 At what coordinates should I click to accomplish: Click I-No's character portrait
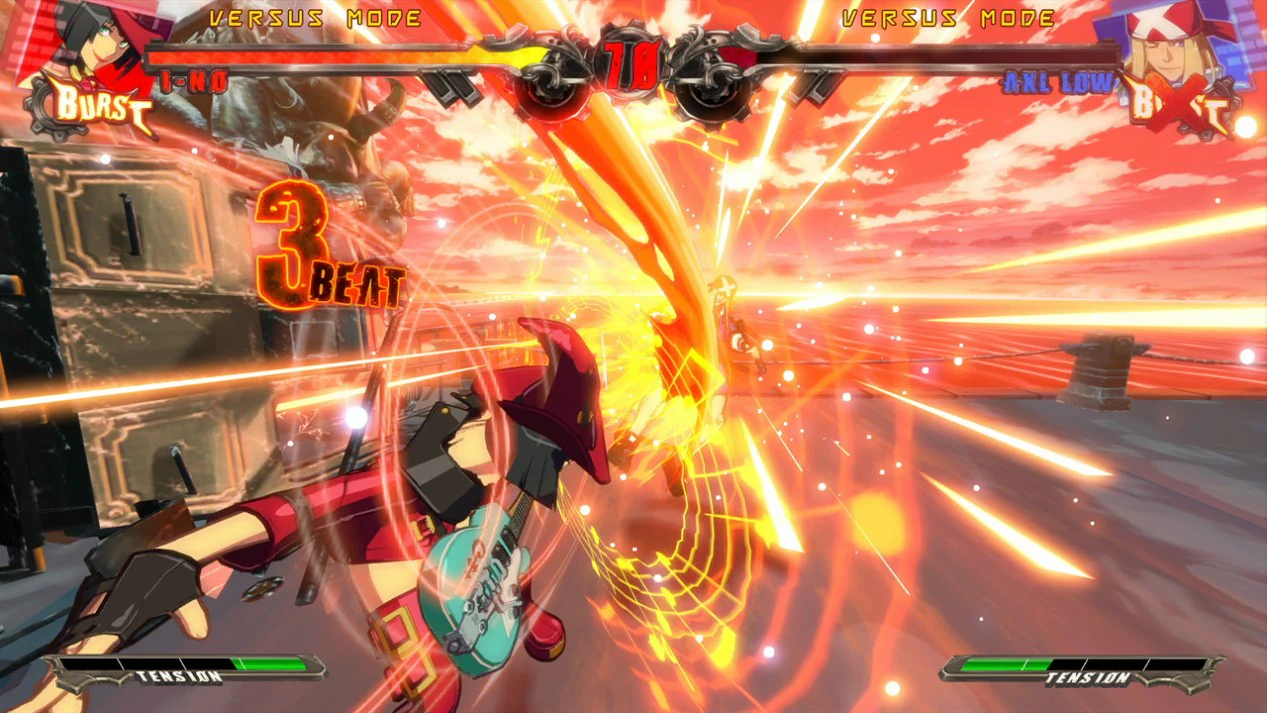(x=92, y=42)
